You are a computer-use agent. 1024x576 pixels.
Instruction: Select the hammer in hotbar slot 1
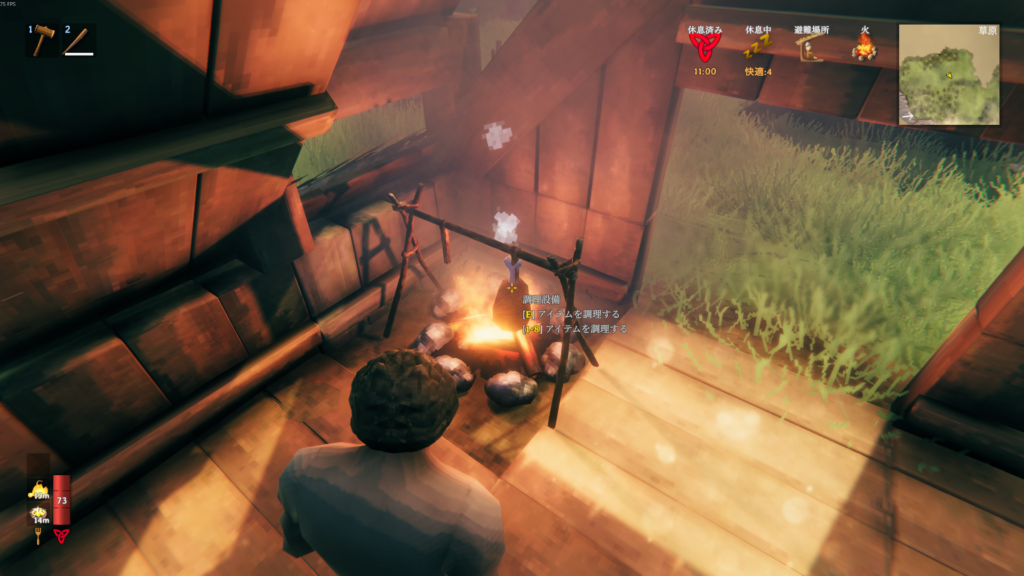tap(43, 41)
